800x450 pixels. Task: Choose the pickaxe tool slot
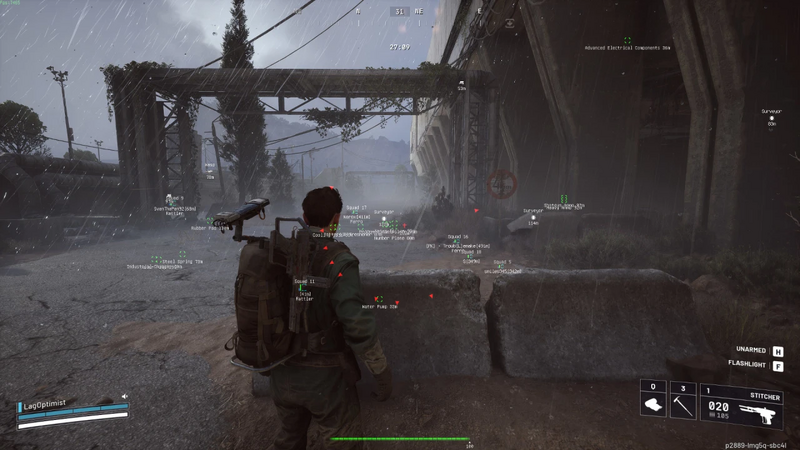682,406
